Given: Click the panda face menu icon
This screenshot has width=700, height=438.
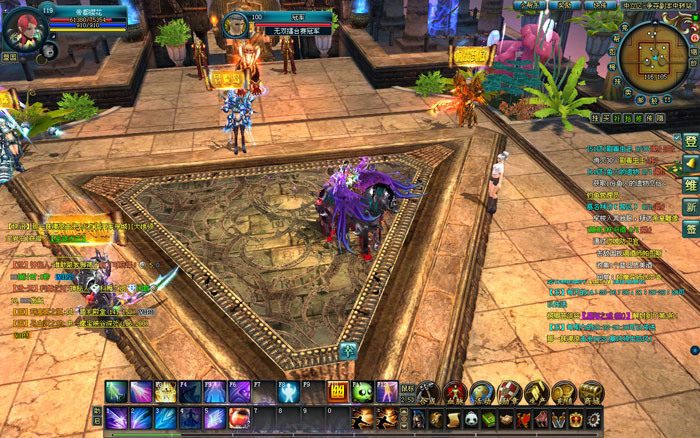Looking at the screenshot, I should pos(471,418).
